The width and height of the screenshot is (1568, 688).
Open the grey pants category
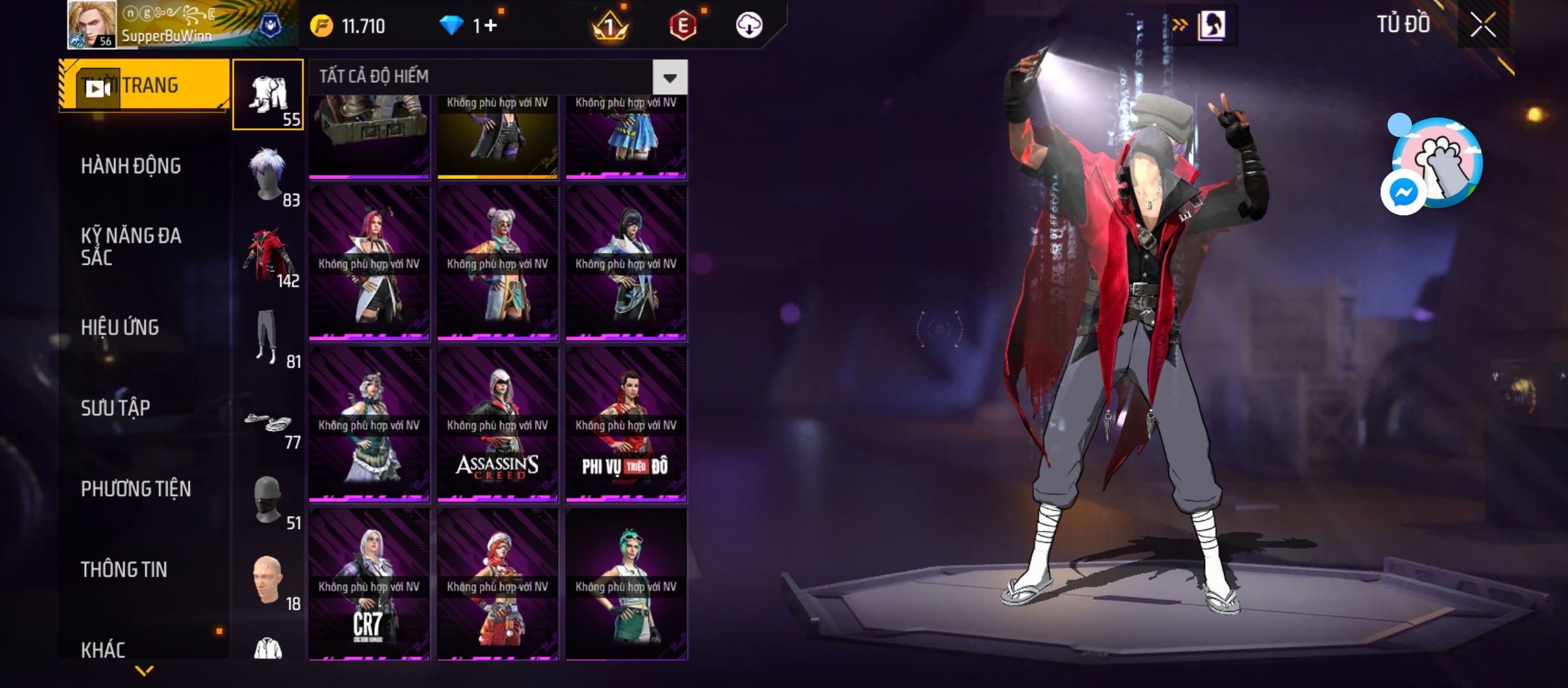point(268,337)
